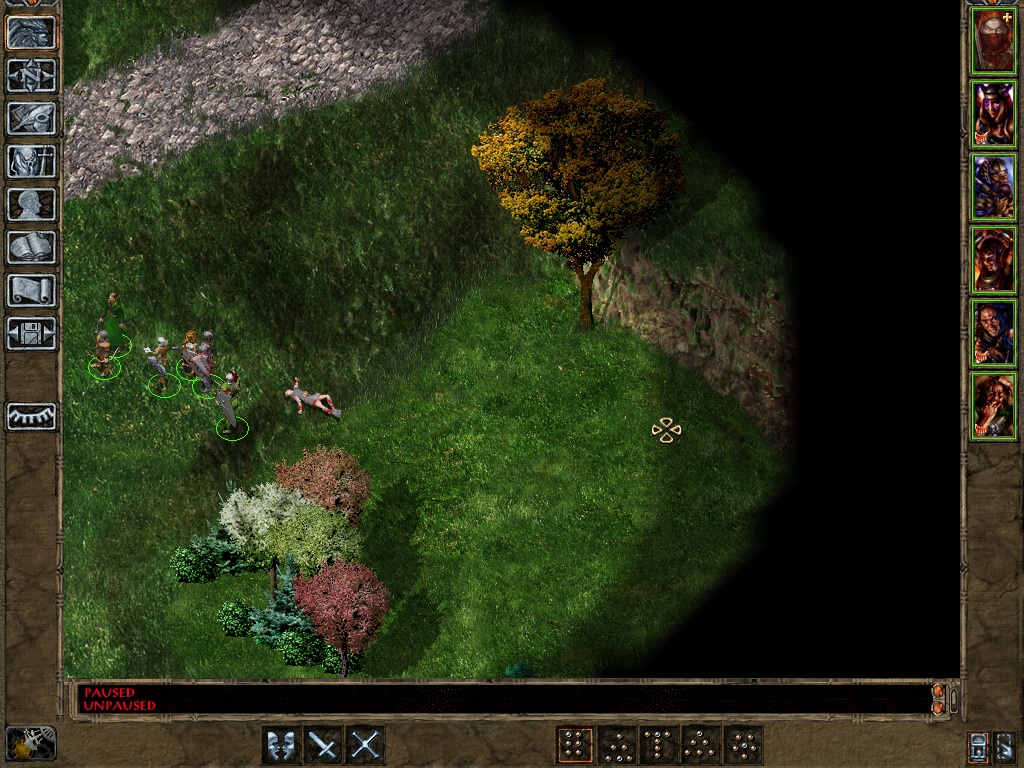Click the crossed swords action button
Viewport: 1024px width, 768px height.
pos(366,745)
